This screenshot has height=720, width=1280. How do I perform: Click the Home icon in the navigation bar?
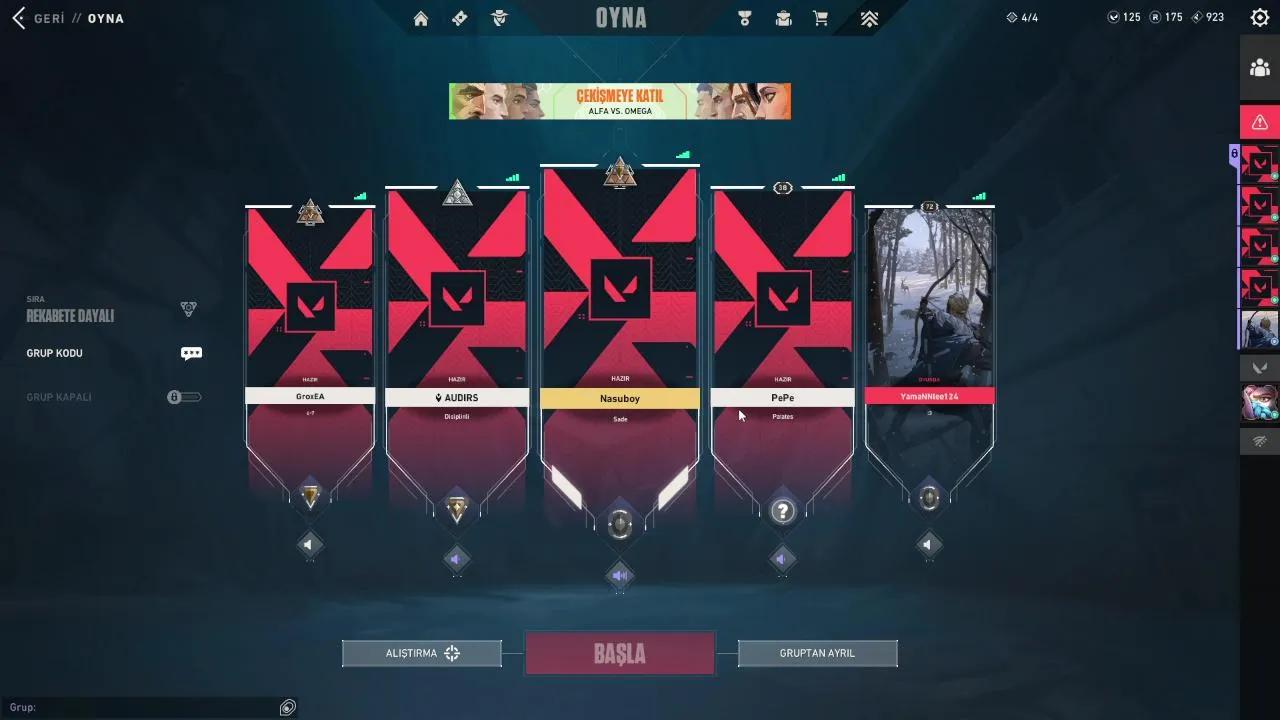pos(420,17)
